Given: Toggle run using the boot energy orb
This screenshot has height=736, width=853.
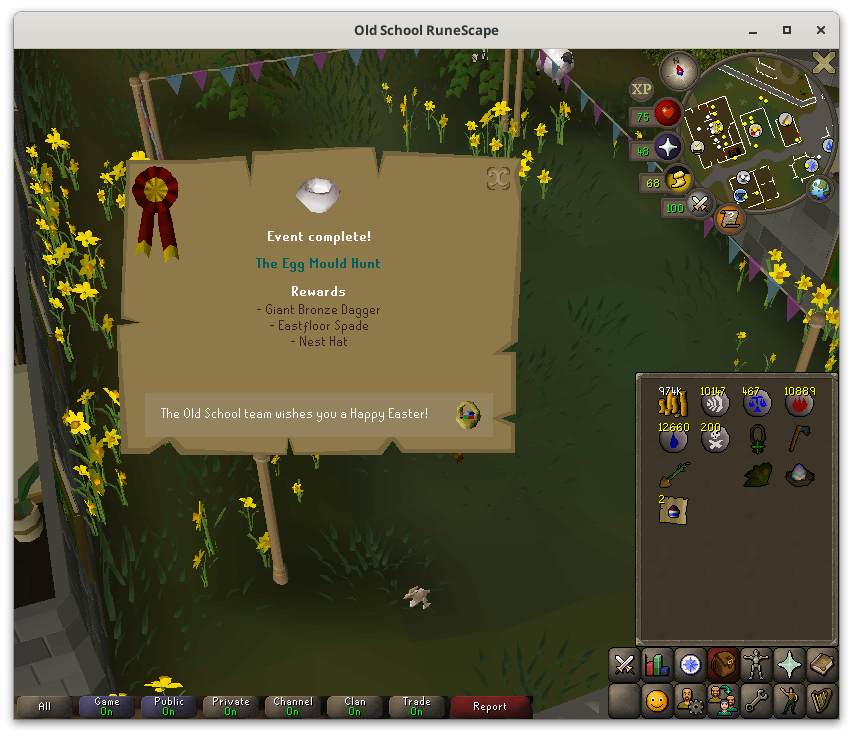Looking at the screenshot, I should (678, 180).
